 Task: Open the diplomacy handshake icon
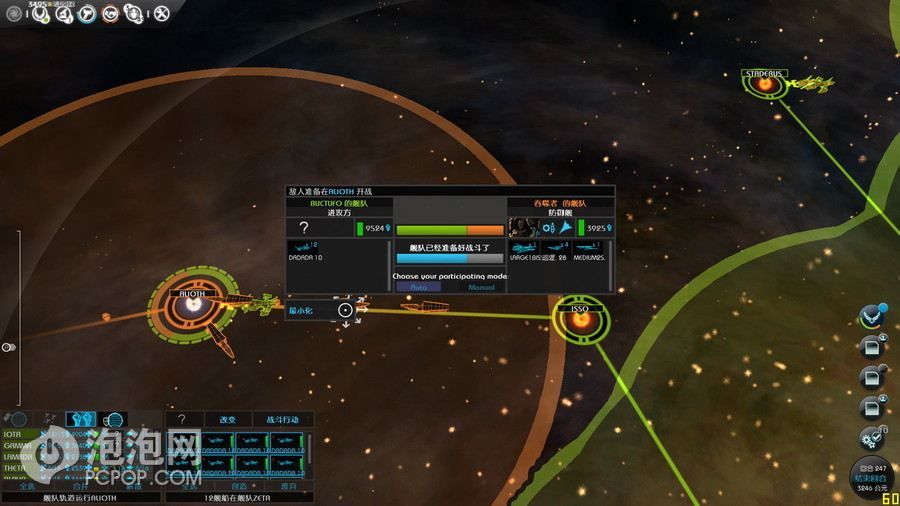click(111, 13)
